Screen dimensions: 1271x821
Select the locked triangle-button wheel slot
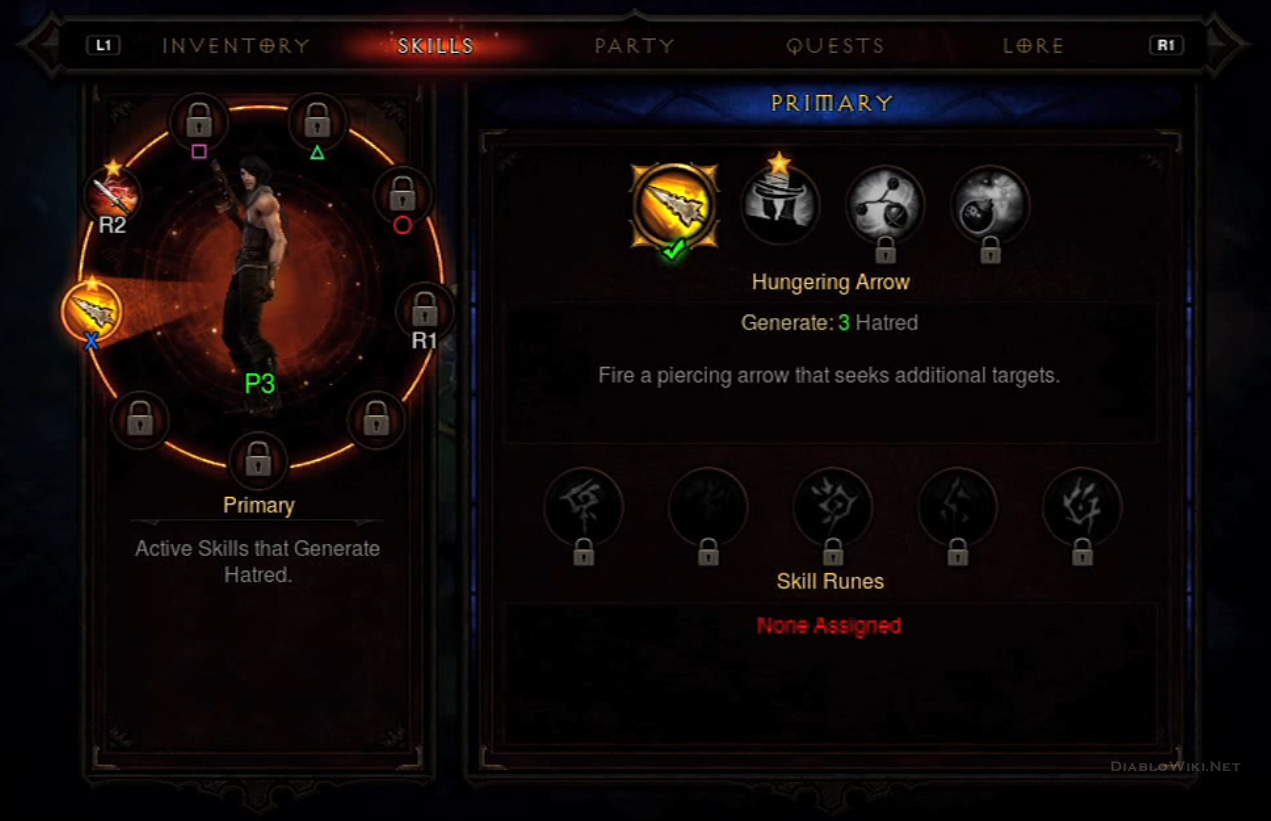tap(318, 123)
